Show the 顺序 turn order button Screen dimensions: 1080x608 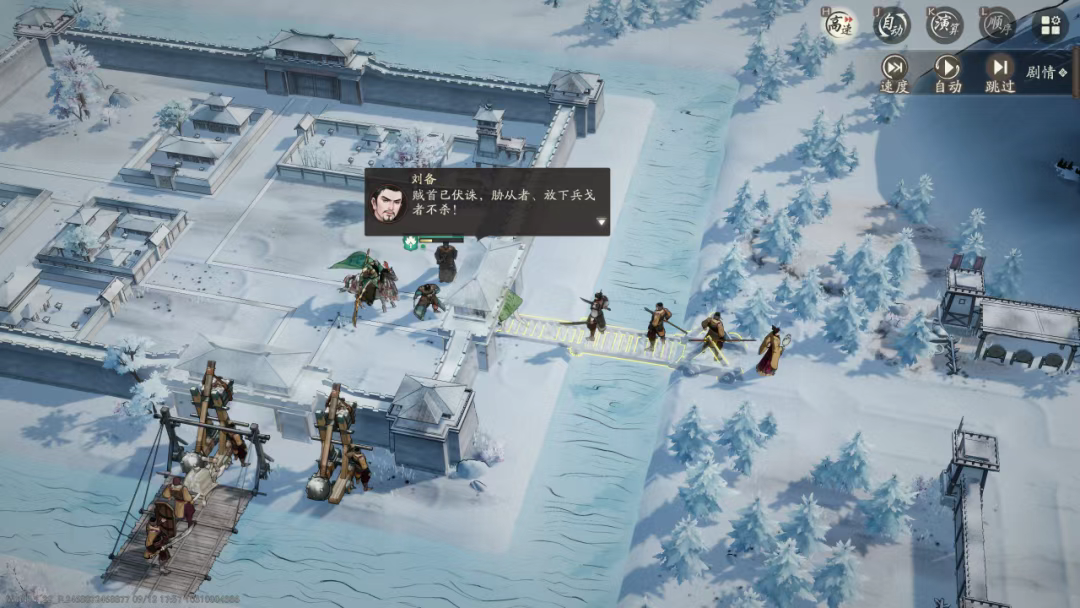pos(996,24)
